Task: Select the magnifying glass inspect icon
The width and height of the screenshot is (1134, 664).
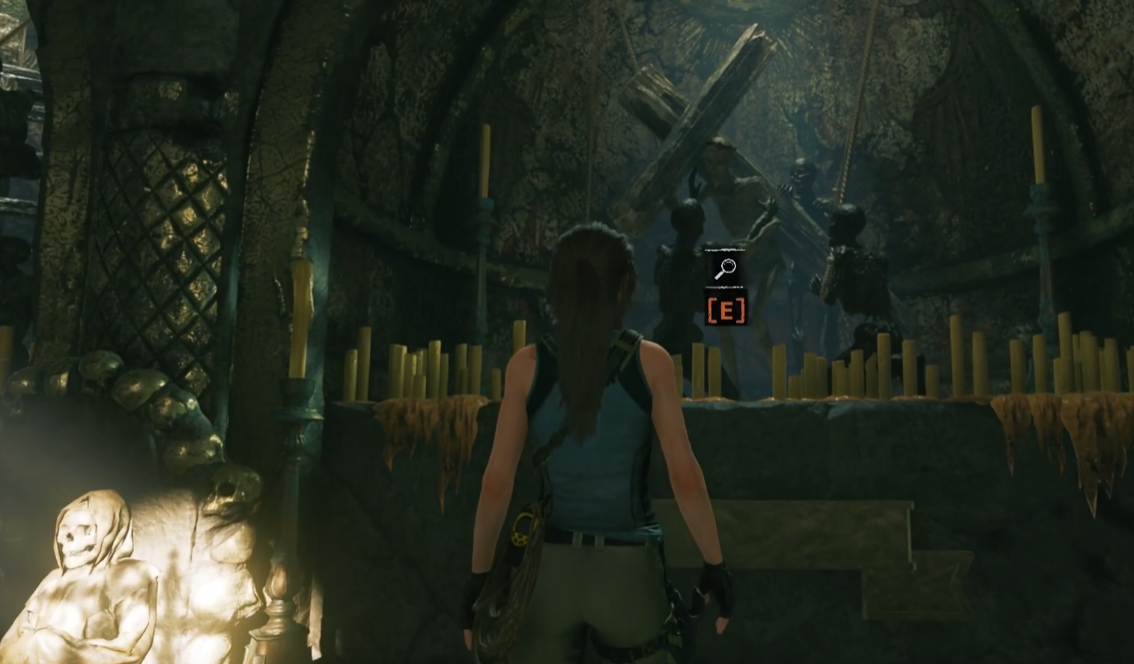Action: click(725, 268)
